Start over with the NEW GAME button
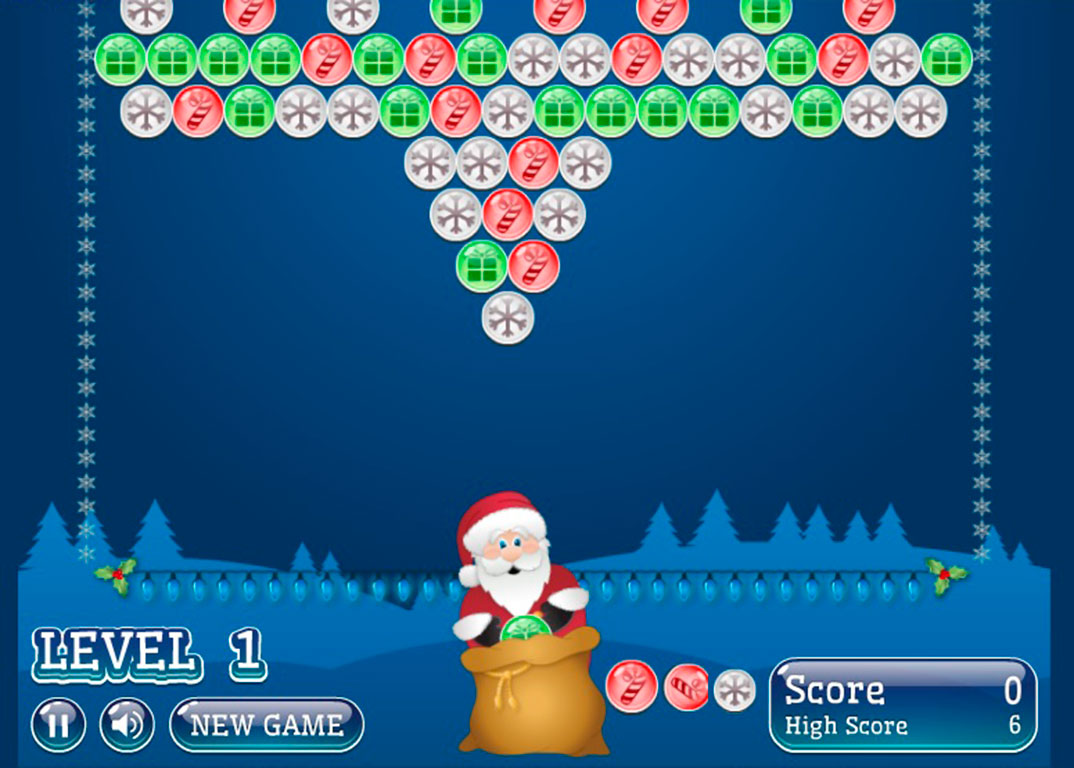The image size is (1074, 768). click(x=266, y=724)
